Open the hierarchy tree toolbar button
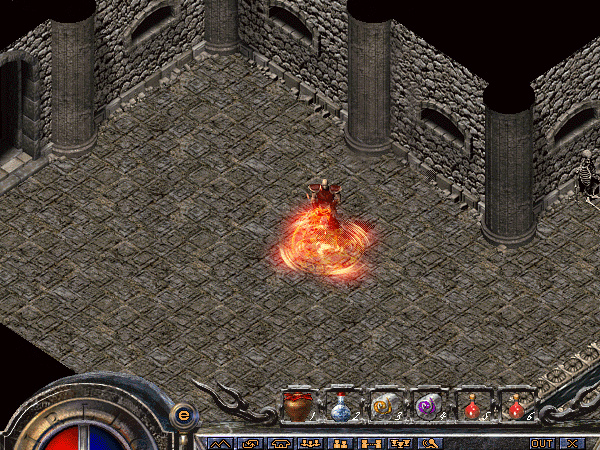600x450 pixels. [399, 443]
